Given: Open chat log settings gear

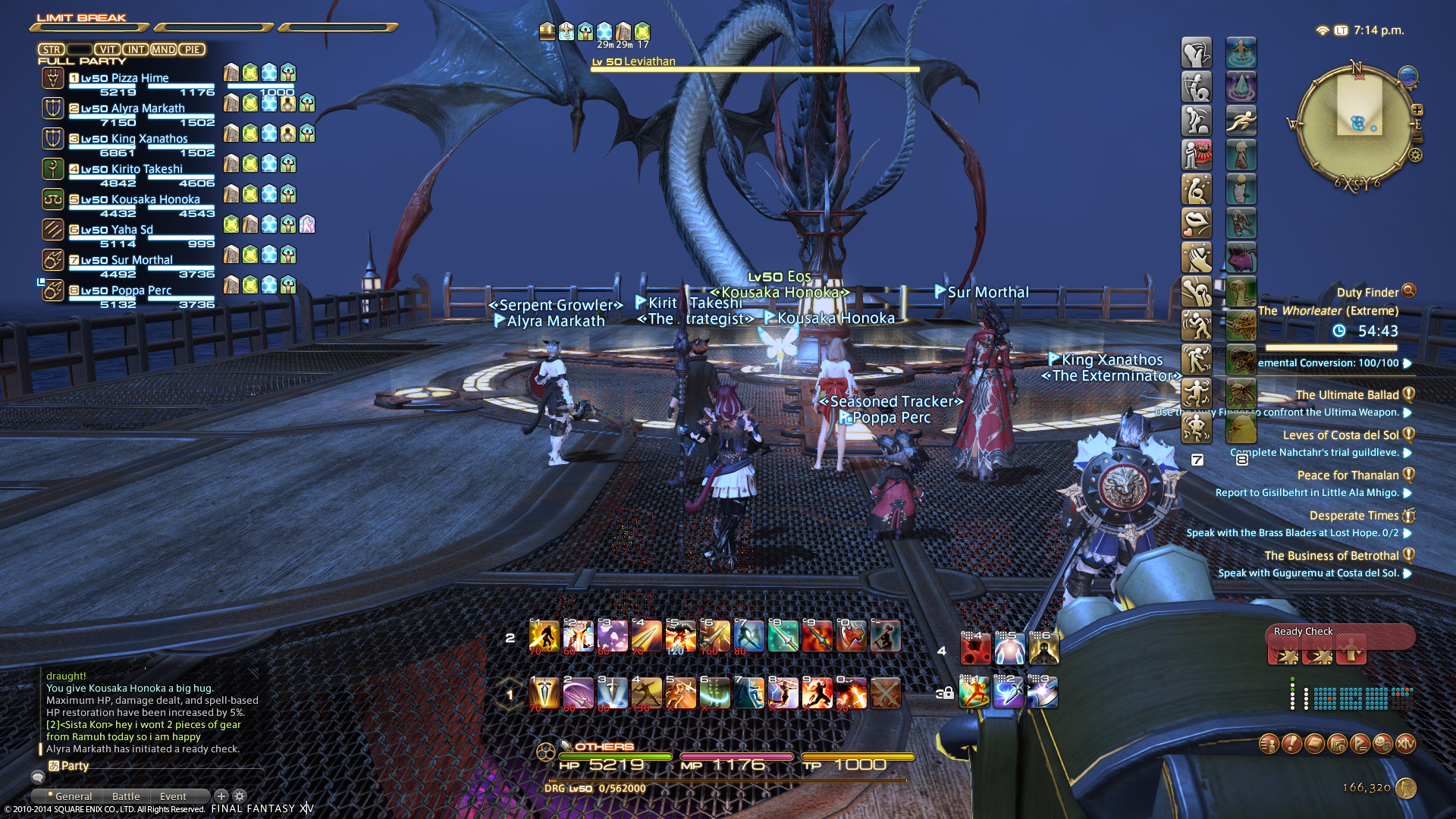Looking at the screenshot, I should point(240,796).
